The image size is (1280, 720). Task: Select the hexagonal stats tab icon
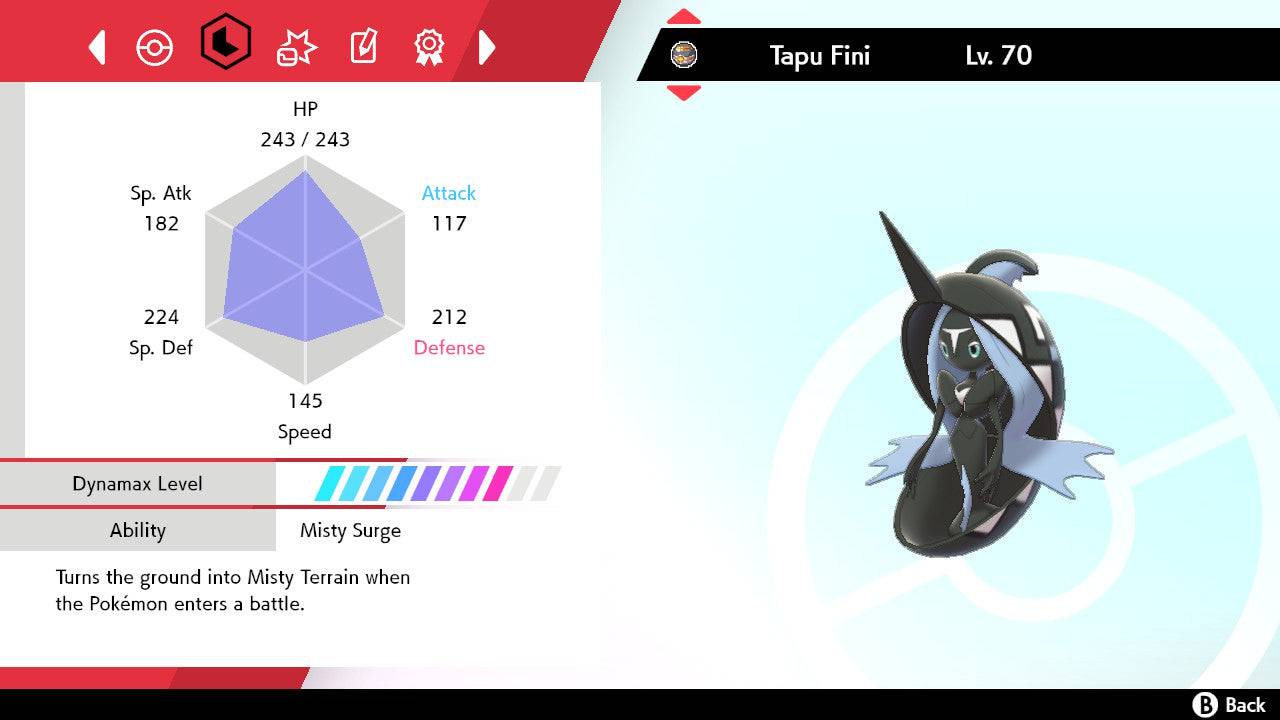224,46
